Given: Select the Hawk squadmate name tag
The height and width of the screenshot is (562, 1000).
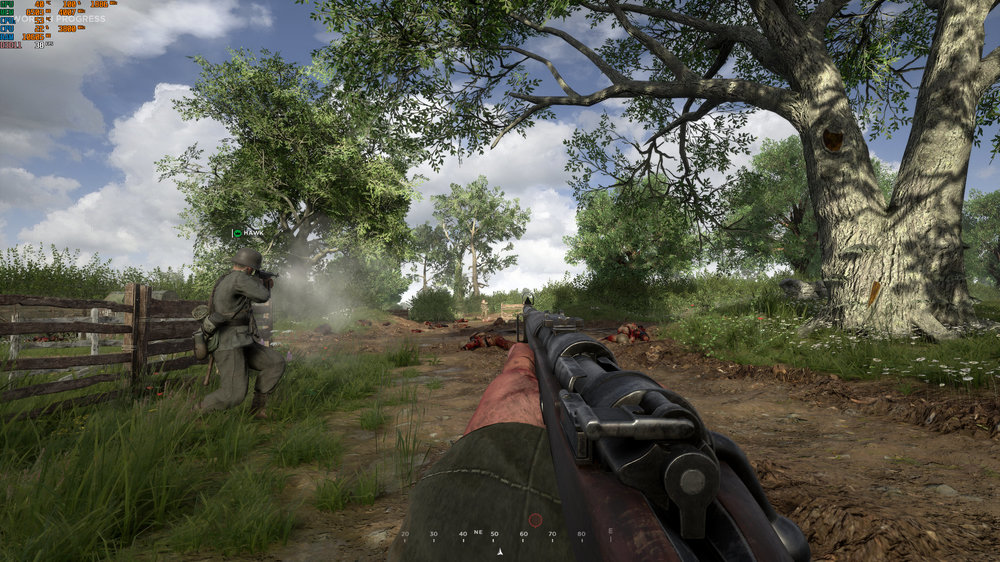Looking at the screenshot, I should point(248,233).
